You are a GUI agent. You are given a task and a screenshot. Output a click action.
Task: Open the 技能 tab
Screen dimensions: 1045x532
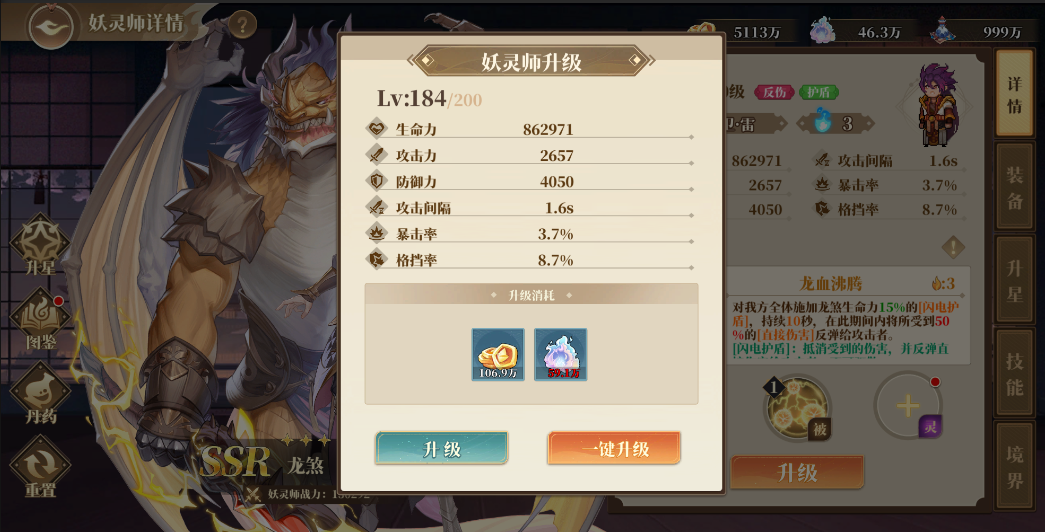coord(1014,374)
